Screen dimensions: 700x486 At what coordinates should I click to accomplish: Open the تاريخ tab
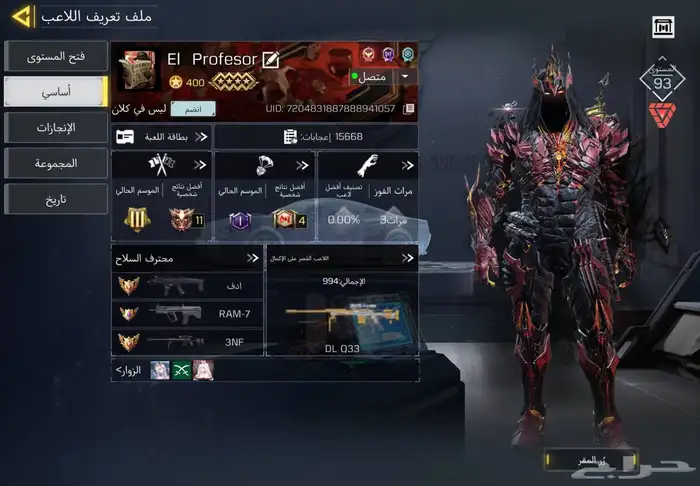point(55,198)
